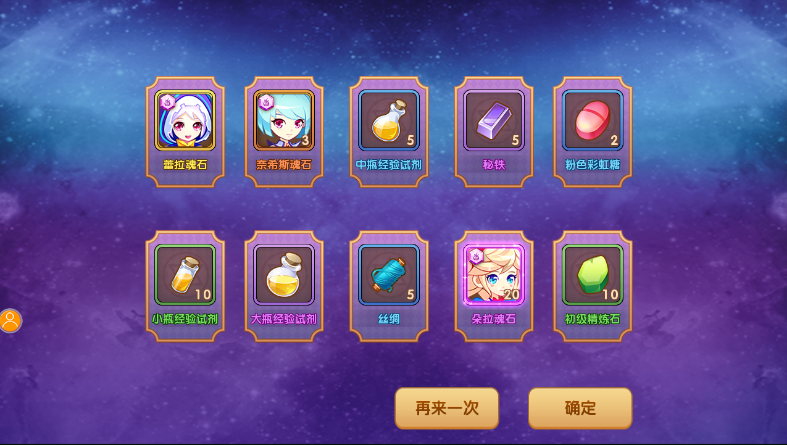Confirm rewards with the 确定 button
Viewport: 787px width, 445px height.
(580, 408)
